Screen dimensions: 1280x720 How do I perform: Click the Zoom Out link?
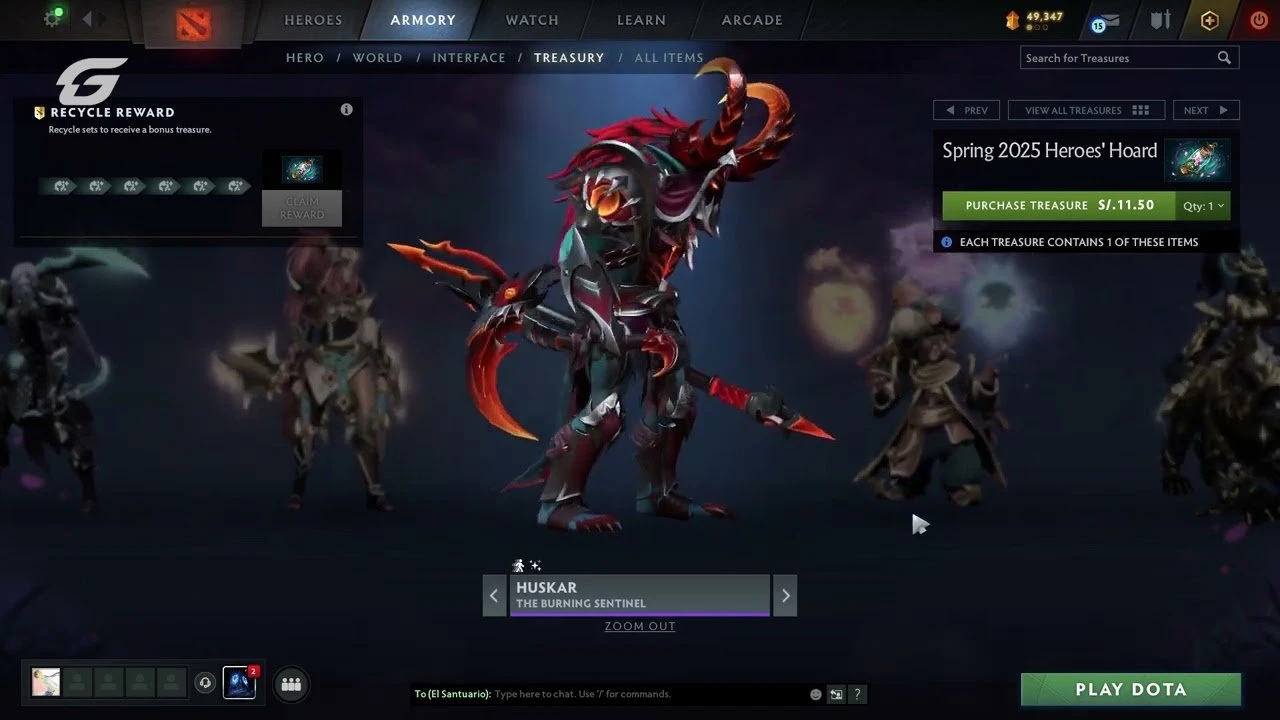click(640, 627)
